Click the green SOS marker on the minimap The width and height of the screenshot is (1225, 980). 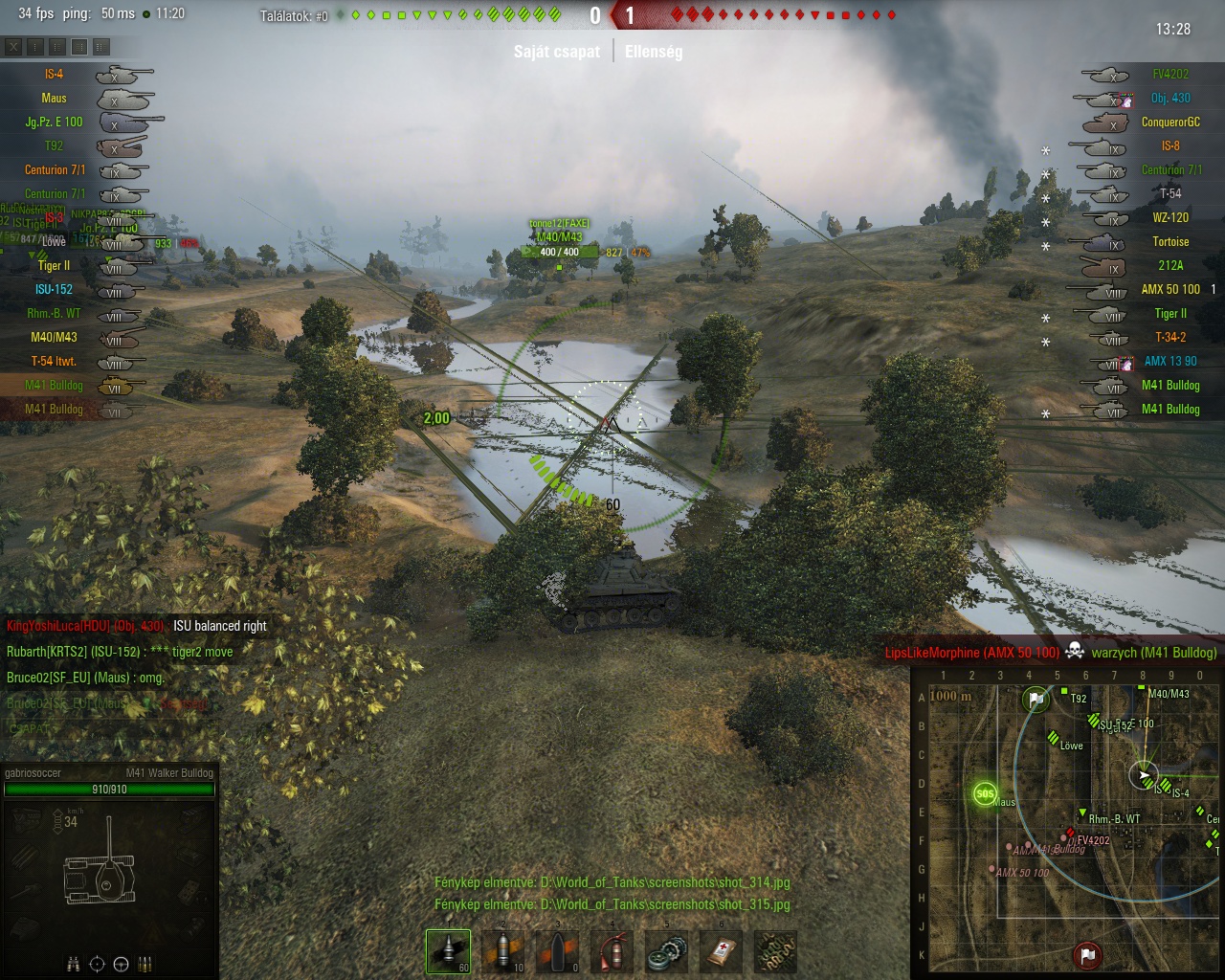pos(984,793)
